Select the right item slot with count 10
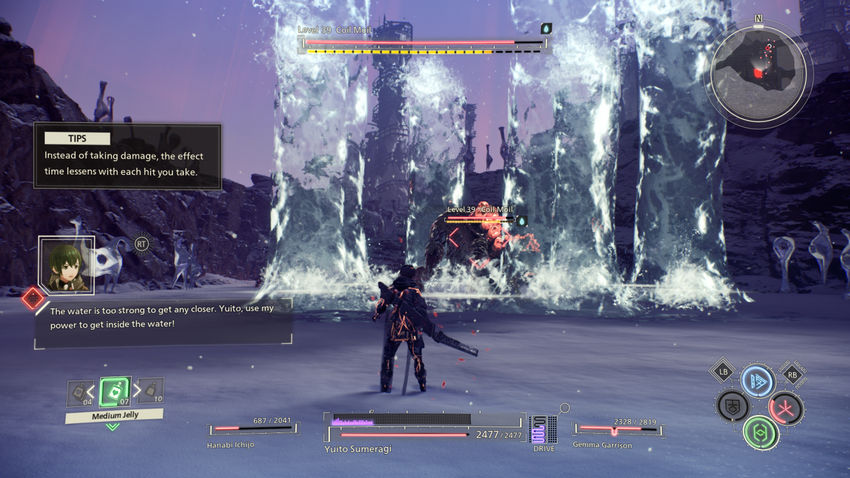The width and height of the screenshot is (850, 478). (x=149, y=391)
